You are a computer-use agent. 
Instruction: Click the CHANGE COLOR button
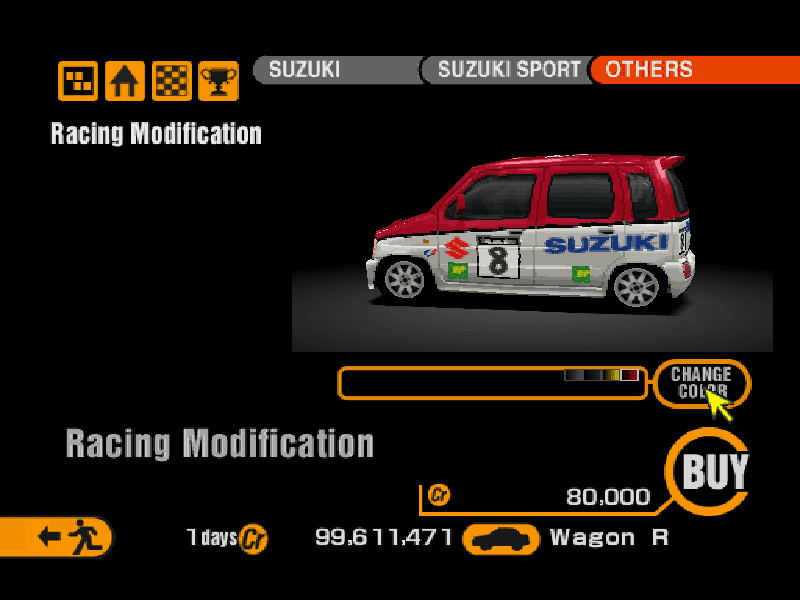701,383
